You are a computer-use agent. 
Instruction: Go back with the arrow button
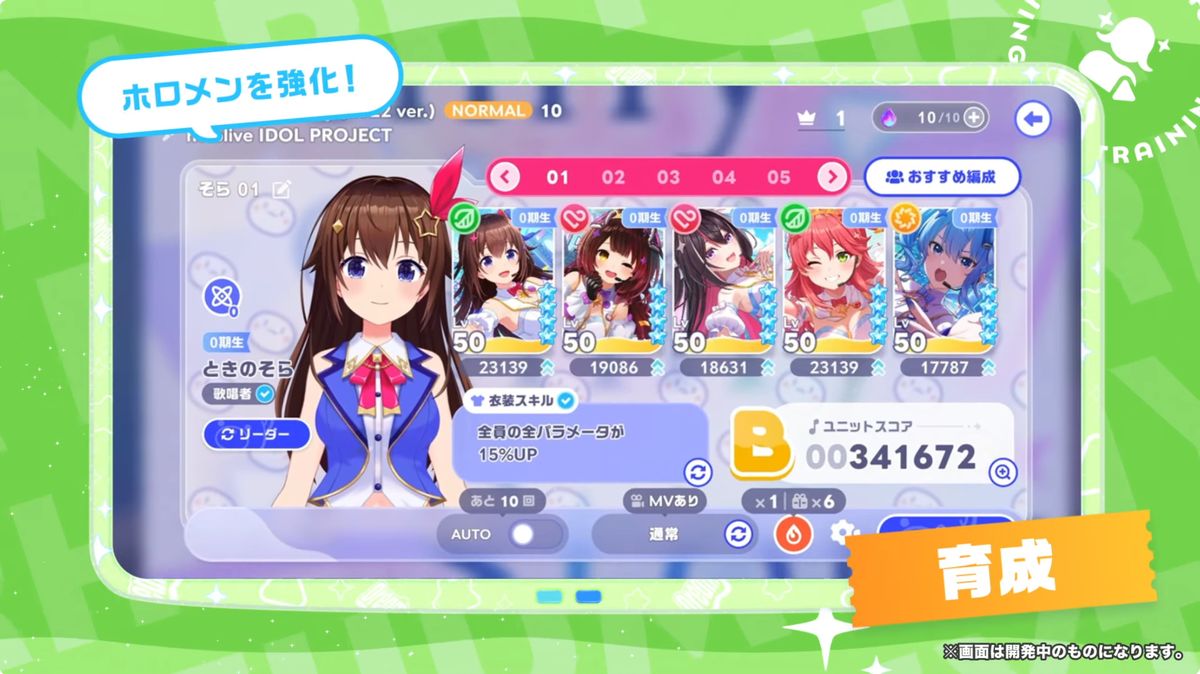[1031, 120]
